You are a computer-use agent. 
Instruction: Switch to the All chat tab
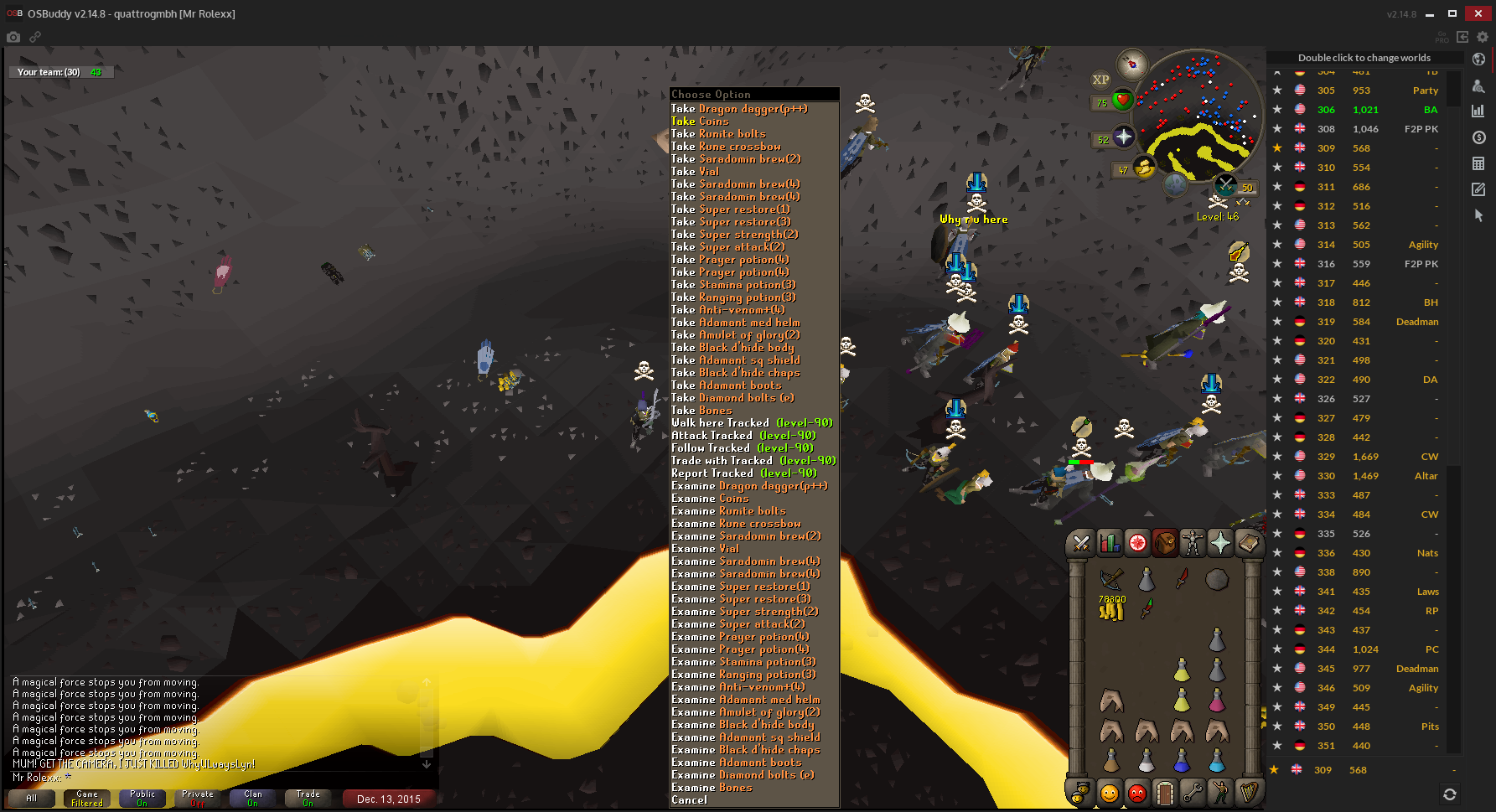(x=31, y=799)
